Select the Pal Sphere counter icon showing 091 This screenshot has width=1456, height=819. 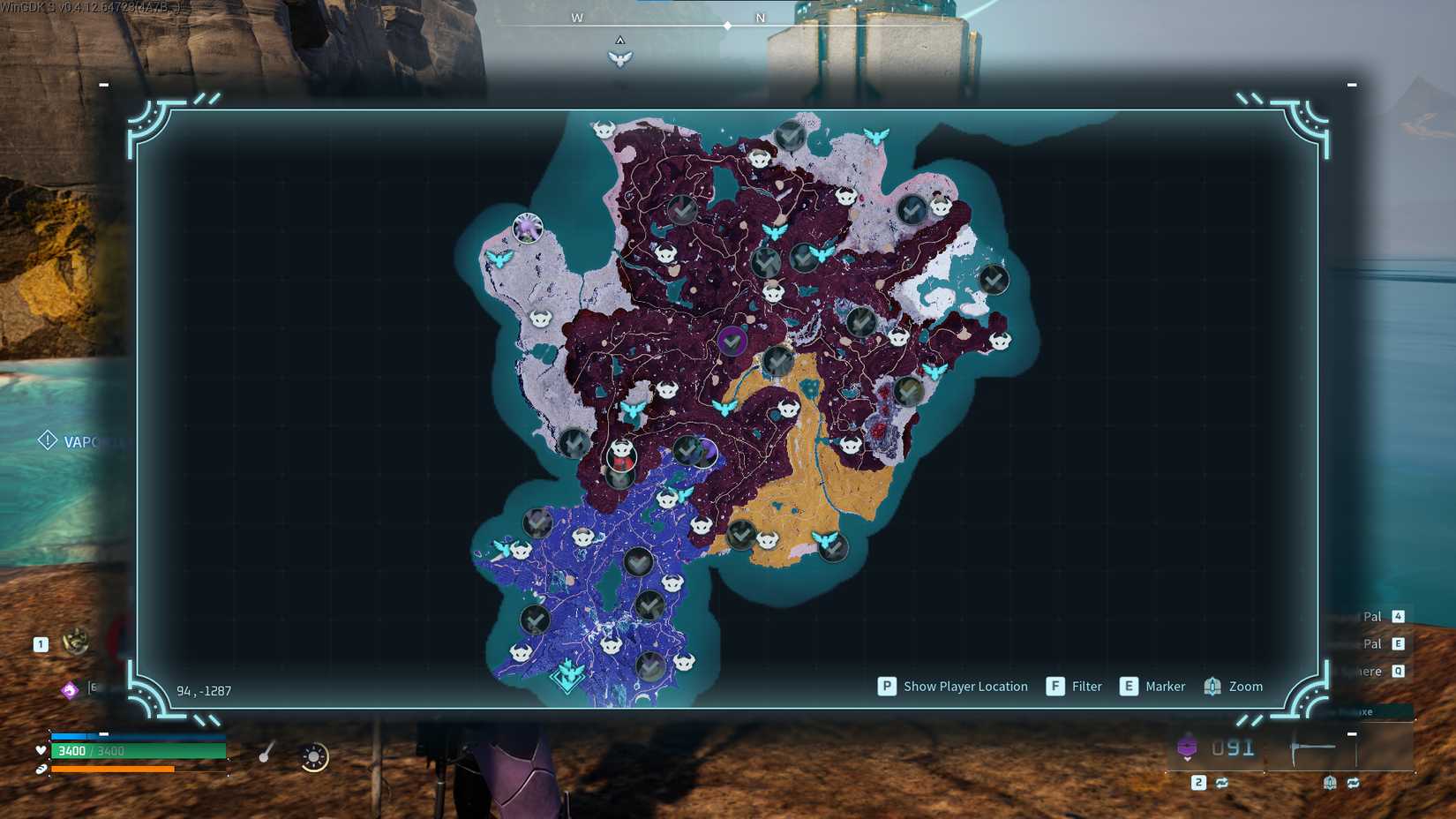[1189, 746]
